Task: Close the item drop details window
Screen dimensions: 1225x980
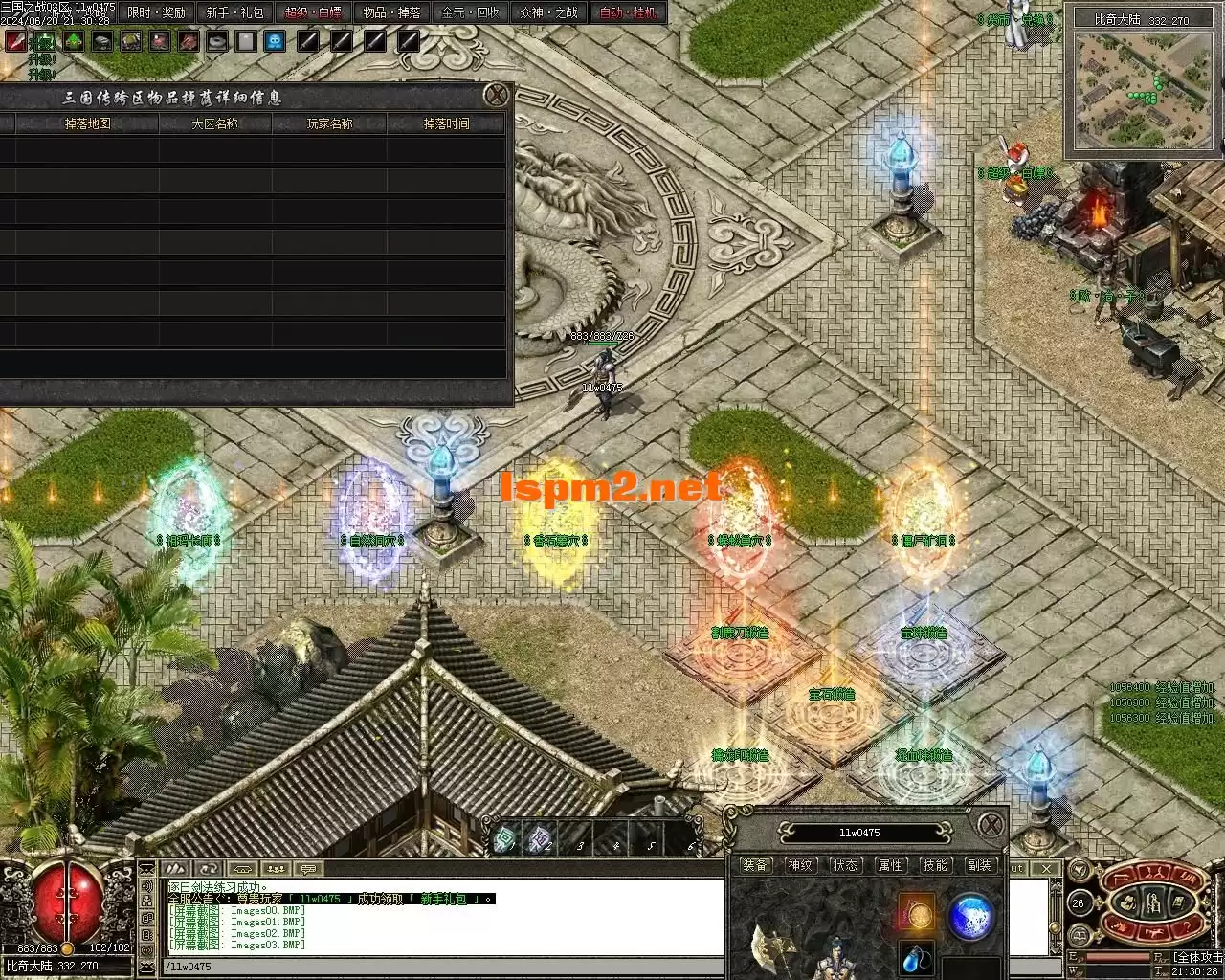Action: point(496,95)
